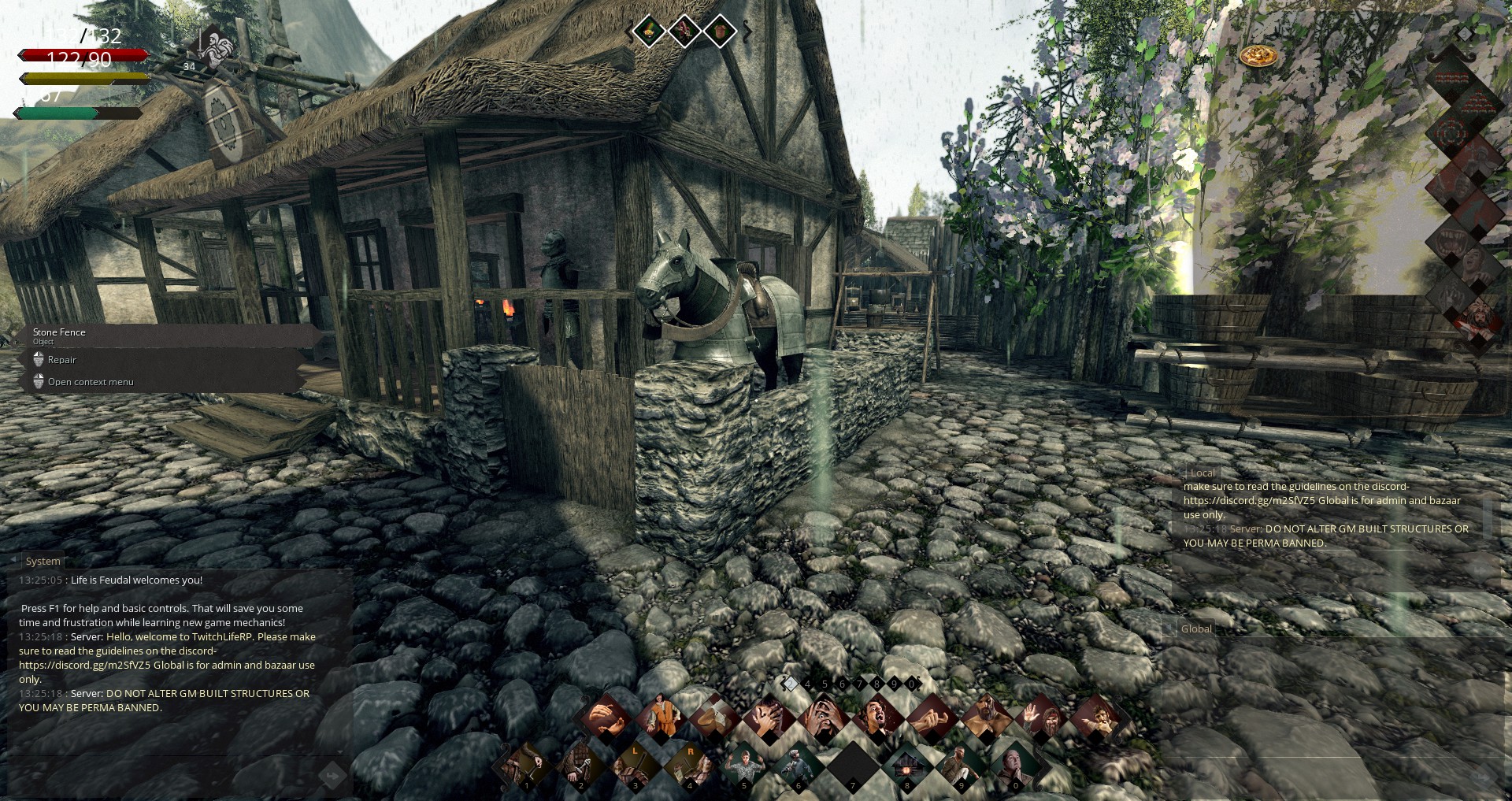
Task: Click the middle mounted-rider quick-slot diamond
Action: click(x=684, y=32)
